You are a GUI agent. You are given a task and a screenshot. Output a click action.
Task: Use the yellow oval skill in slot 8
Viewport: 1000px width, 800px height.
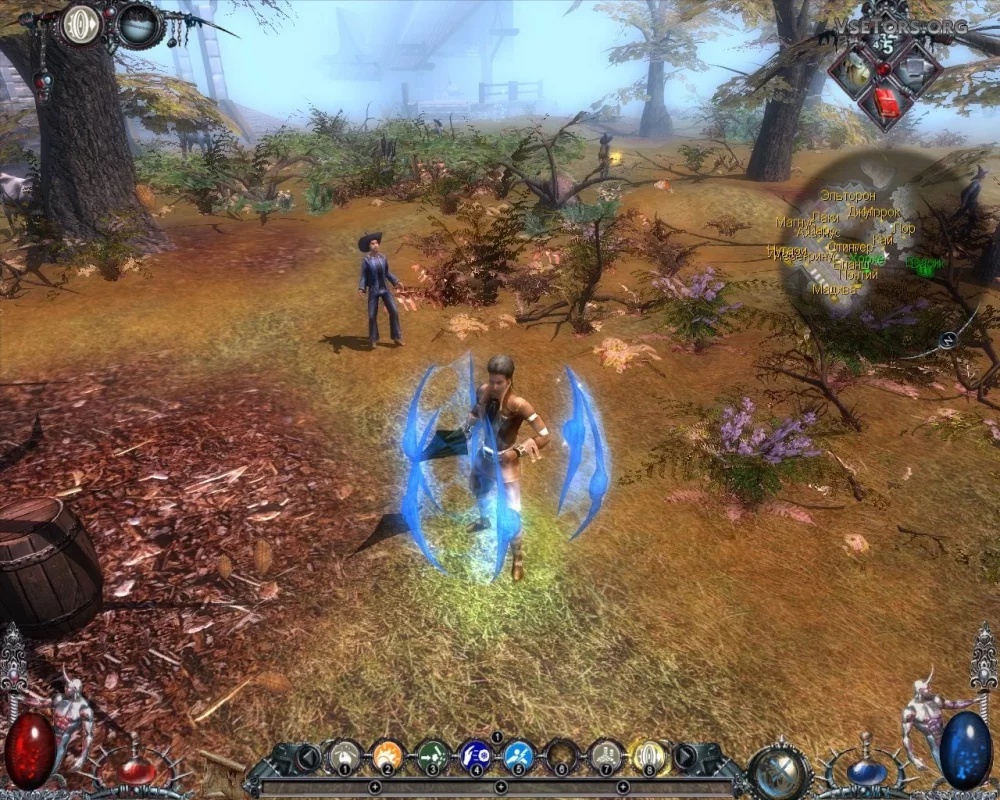(x=649, y=755)
